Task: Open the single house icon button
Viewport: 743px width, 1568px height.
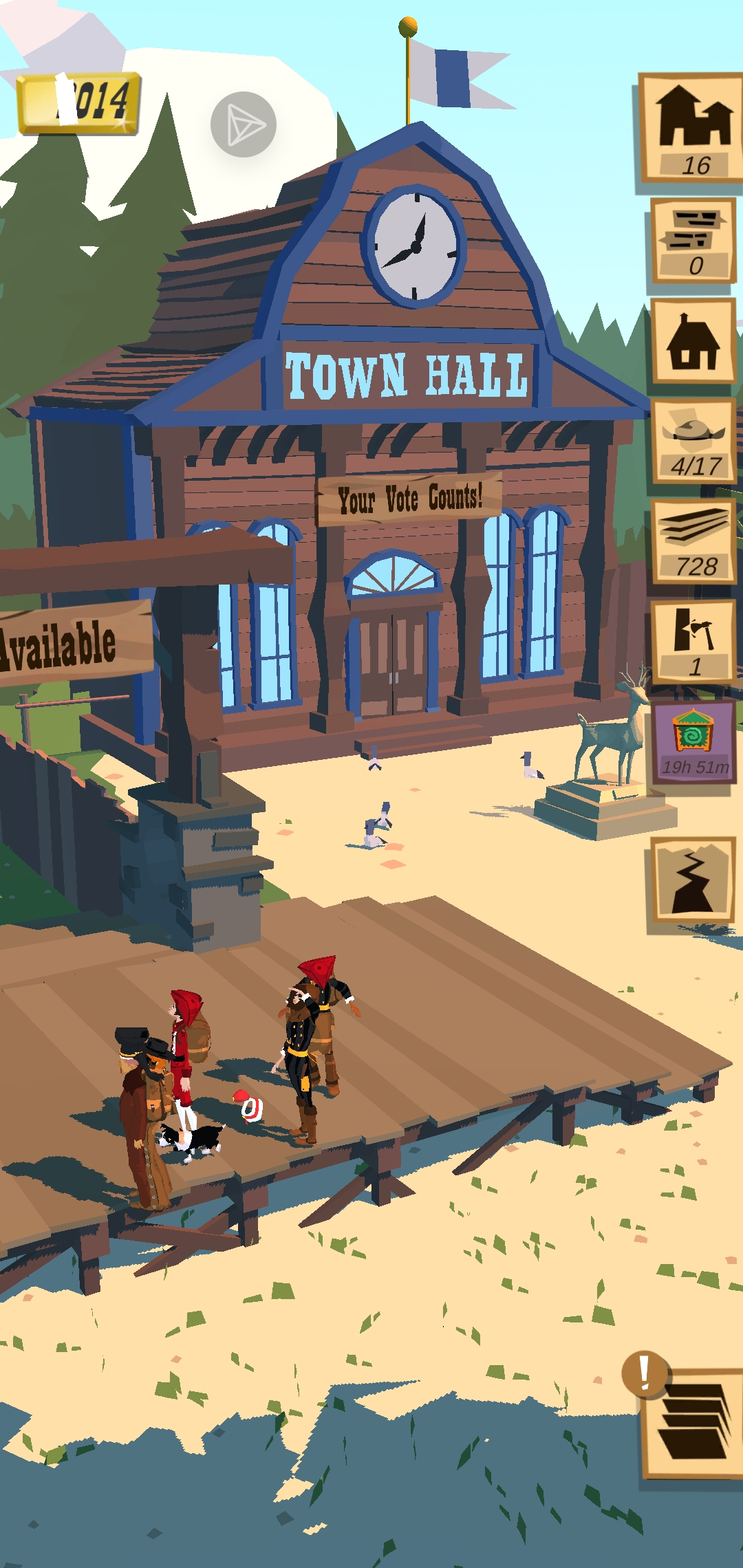Action: [693, 342]
